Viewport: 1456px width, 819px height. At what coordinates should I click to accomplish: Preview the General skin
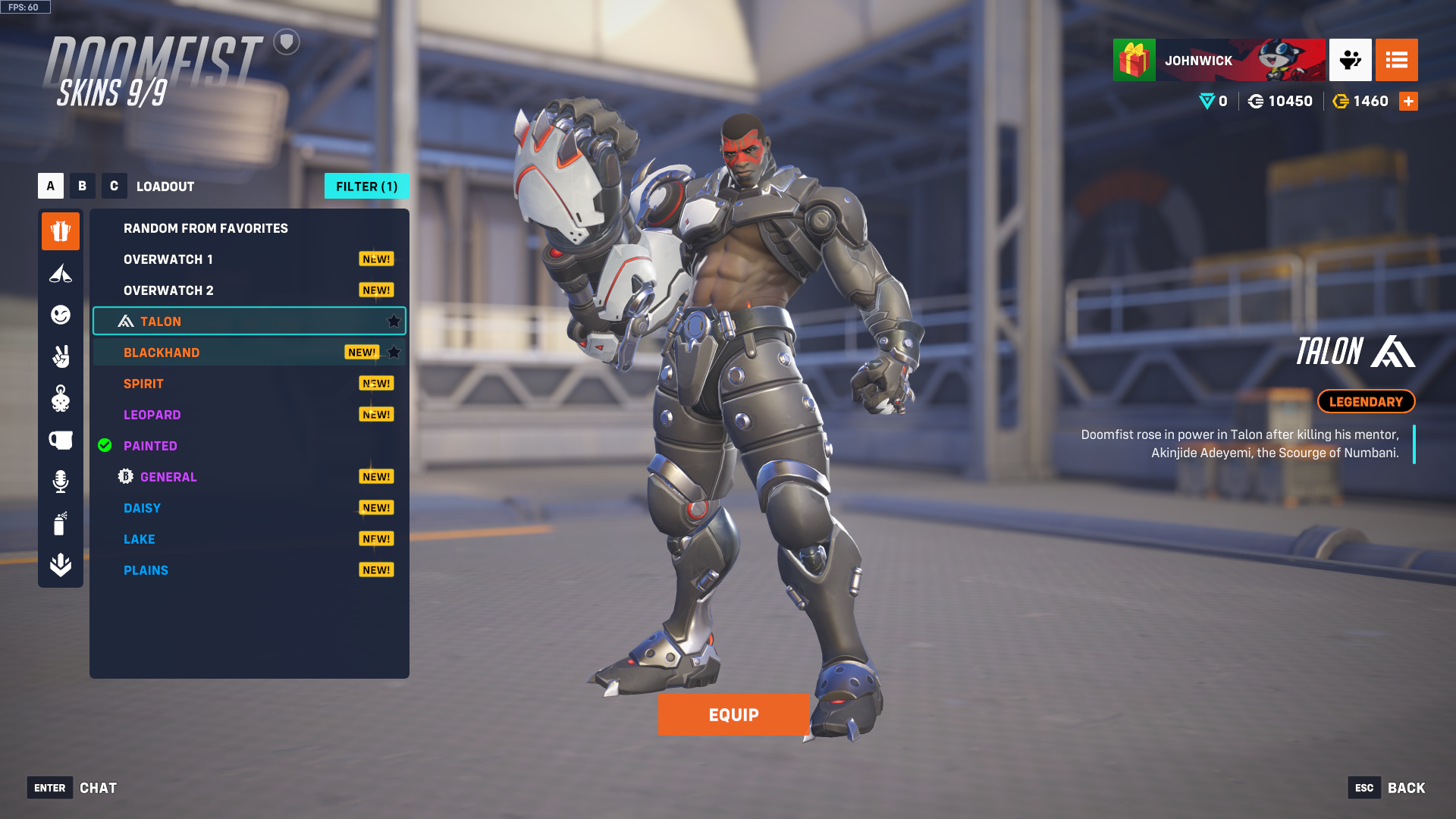pos(168,477)
